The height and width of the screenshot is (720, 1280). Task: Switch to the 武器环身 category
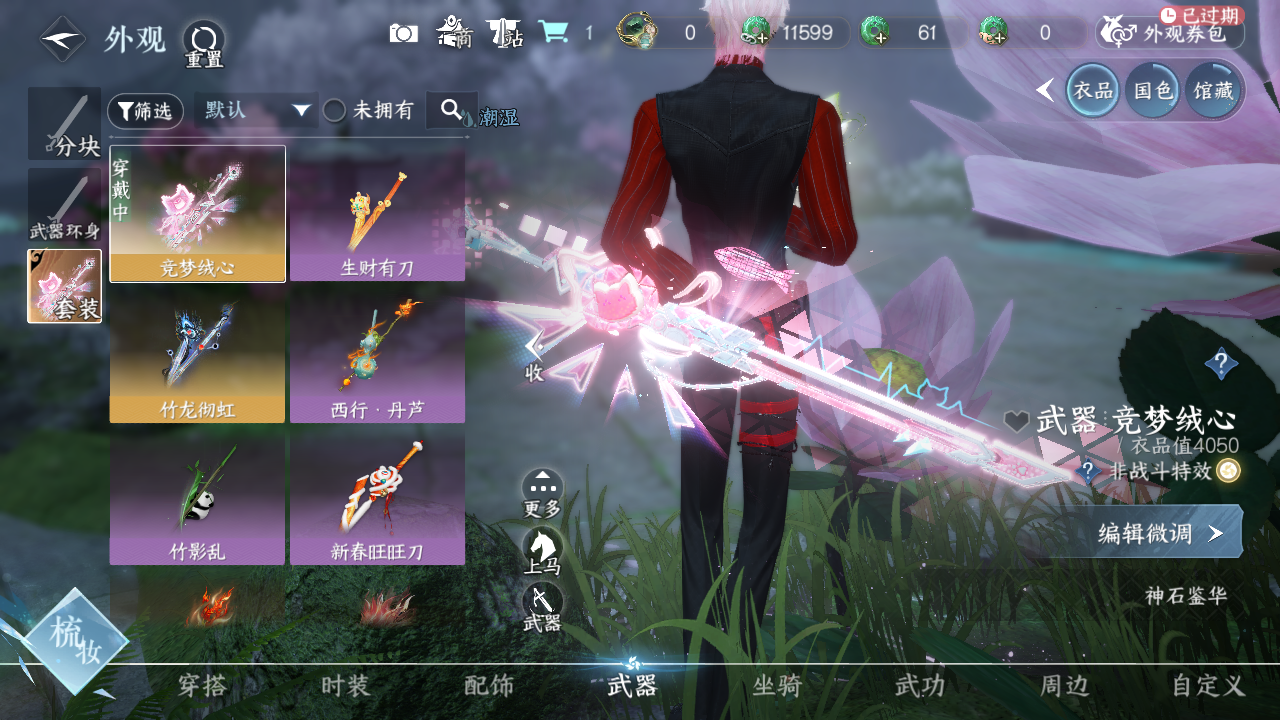(64, 205)
